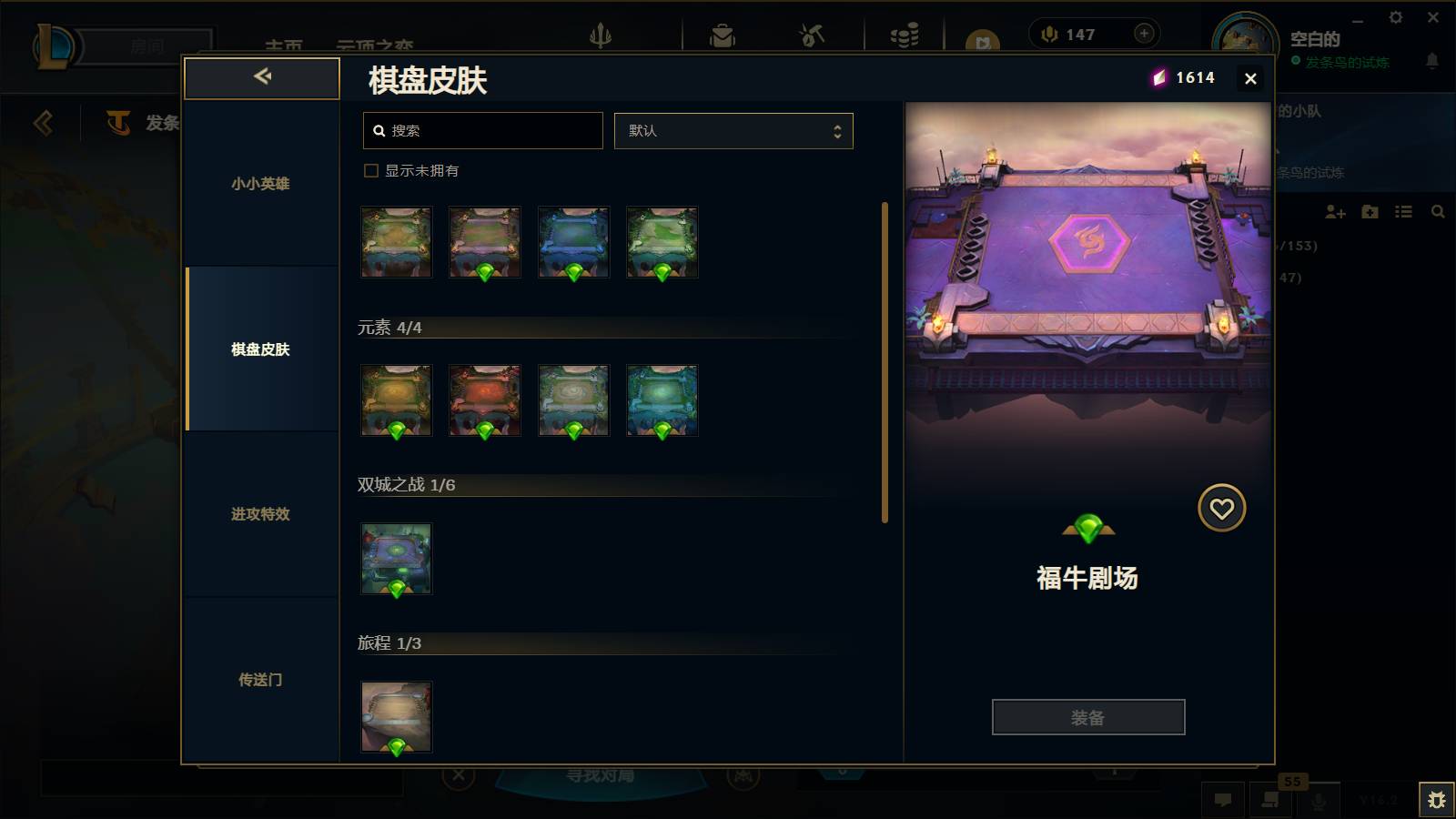Click the add friend icon
Screen dimensions: 1456x819
pos(1334,212)
